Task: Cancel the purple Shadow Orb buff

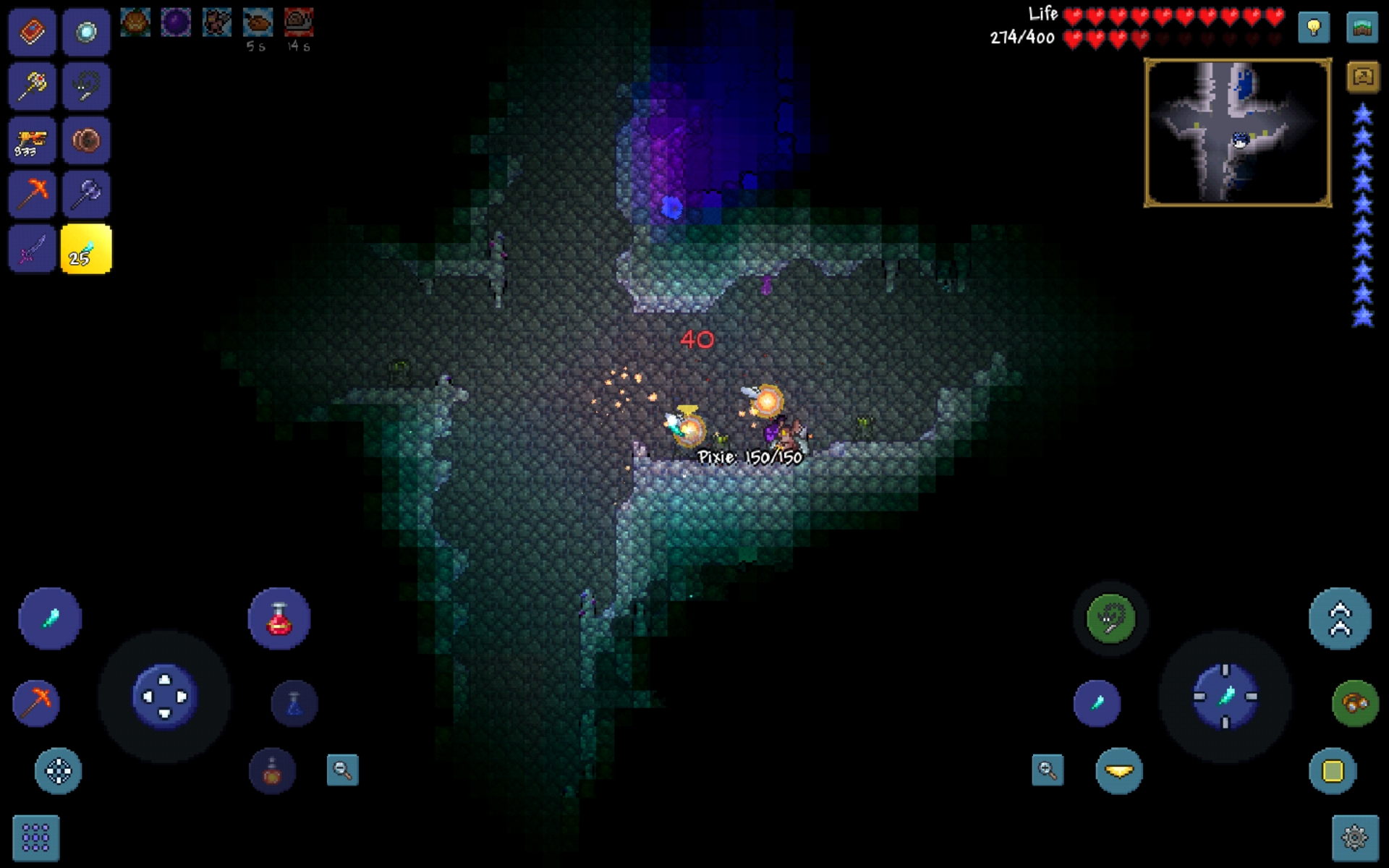Action: click(175, 22)
